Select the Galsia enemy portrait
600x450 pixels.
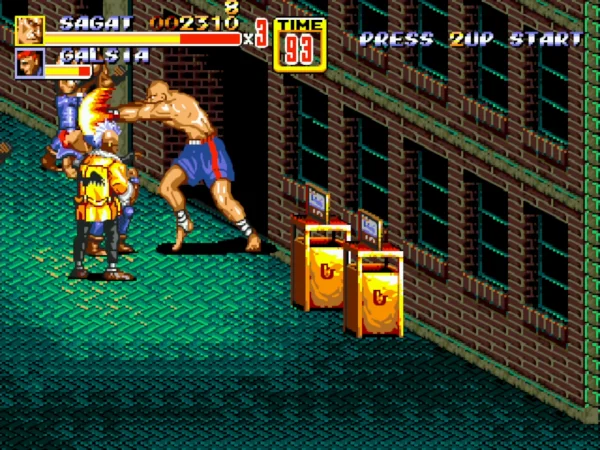[29, 64]
